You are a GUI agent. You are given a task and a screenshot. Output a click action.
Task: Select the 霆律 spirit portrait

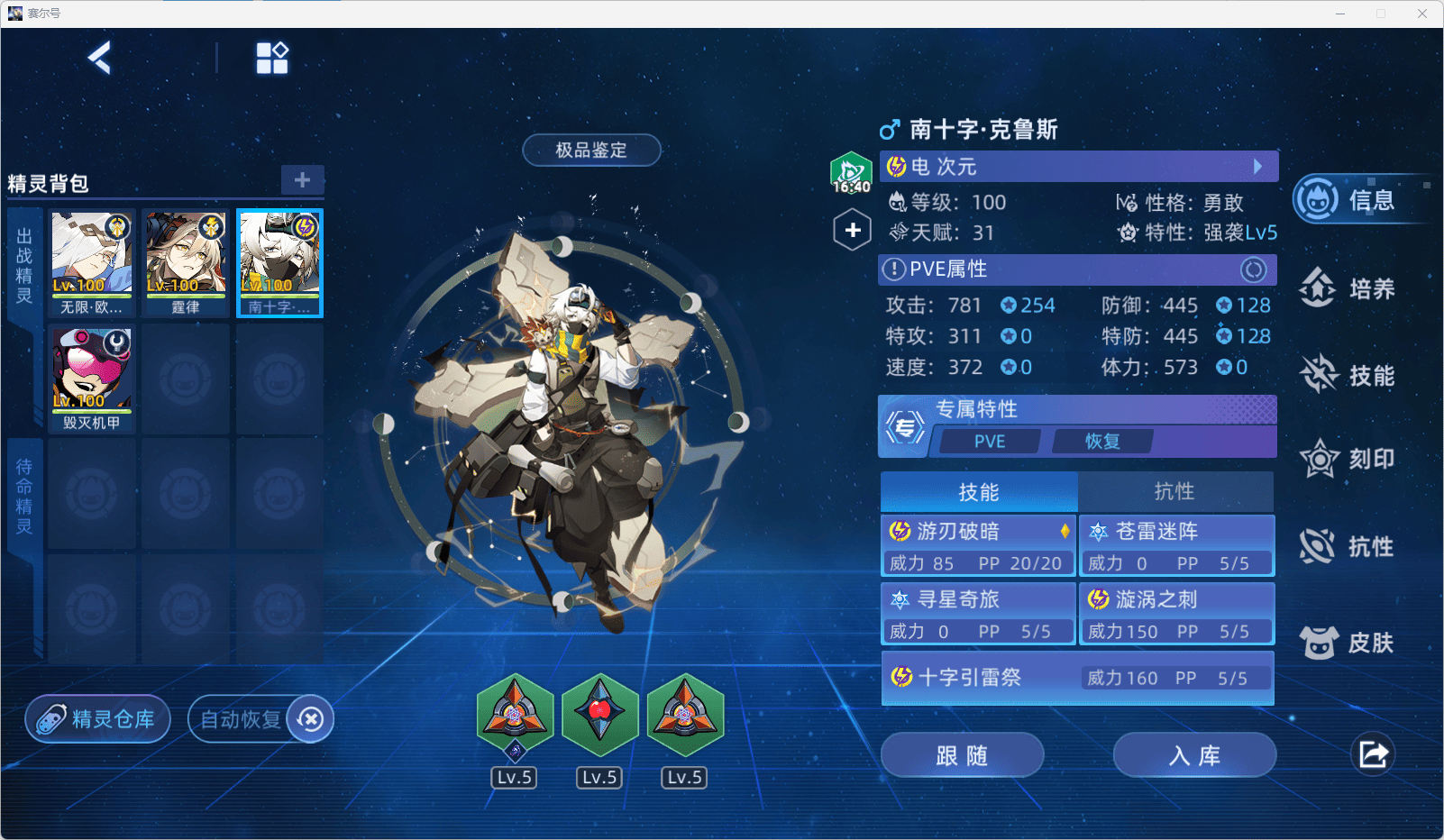[x=186, y=263]
